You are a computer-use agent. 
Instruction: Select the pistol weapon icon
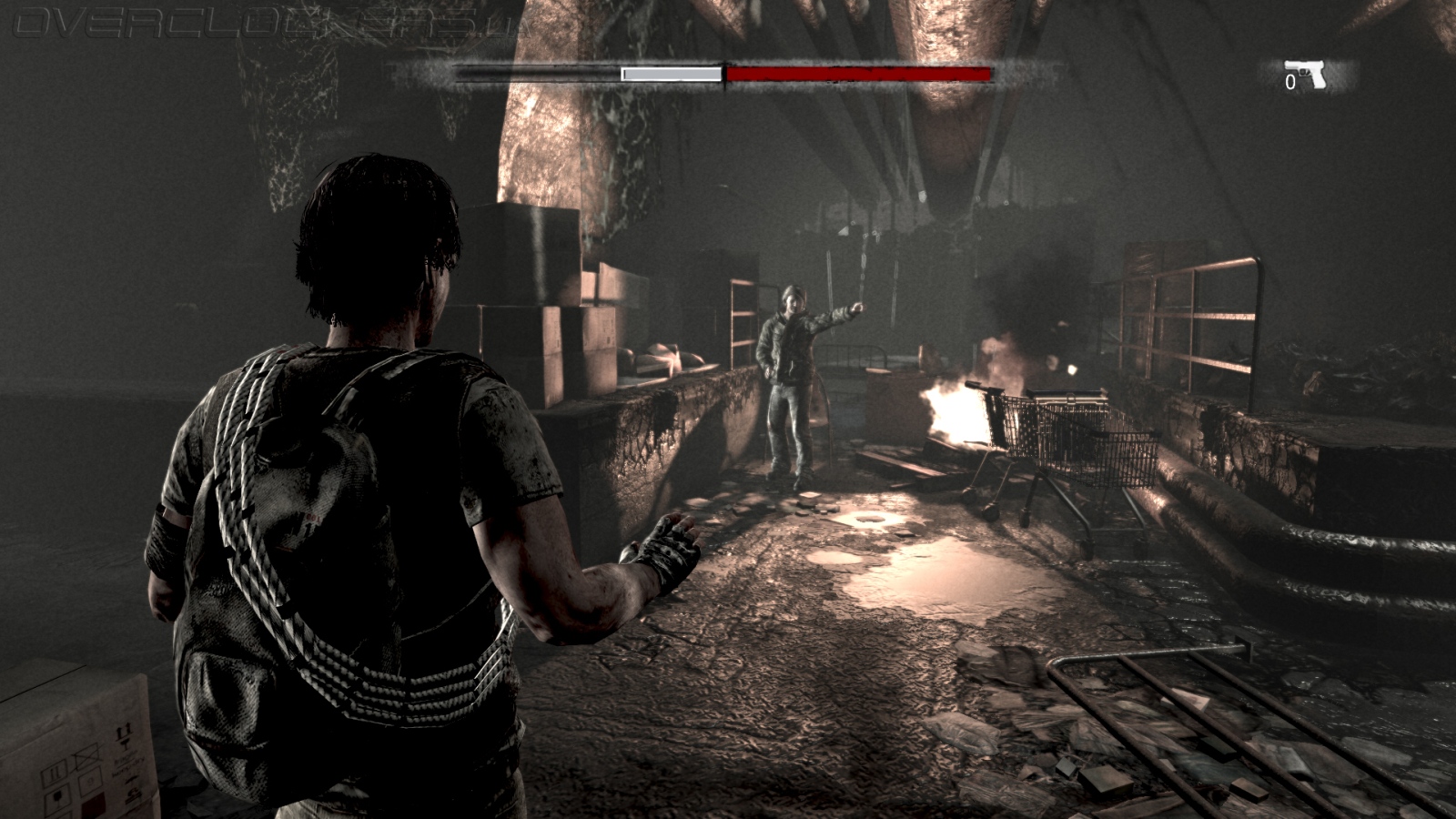click(1306, 74)
